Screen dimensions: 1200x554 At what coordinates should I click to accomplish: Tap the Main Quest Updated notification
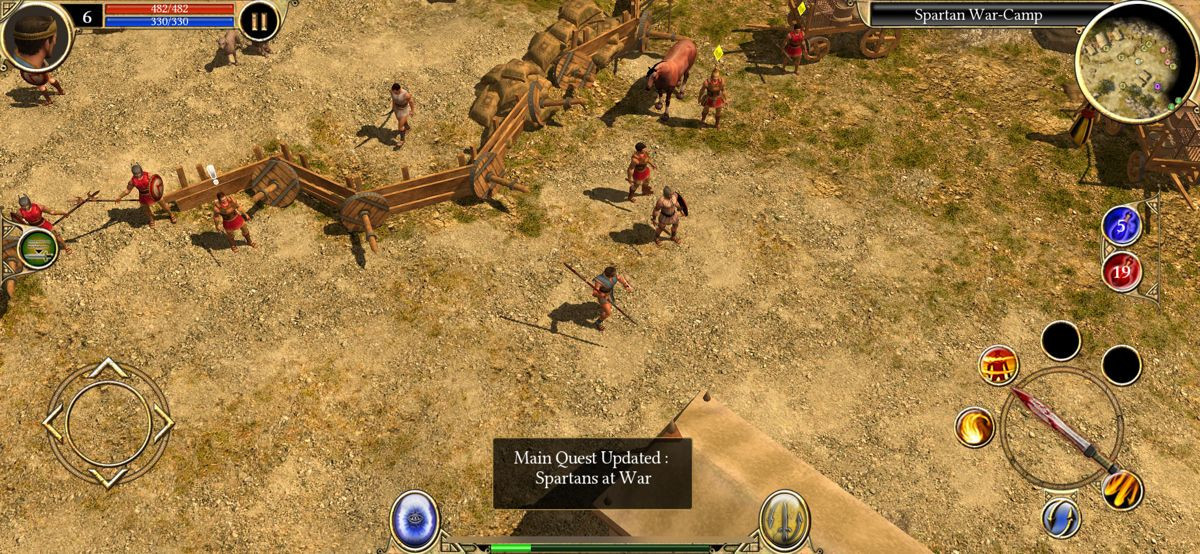592,468
